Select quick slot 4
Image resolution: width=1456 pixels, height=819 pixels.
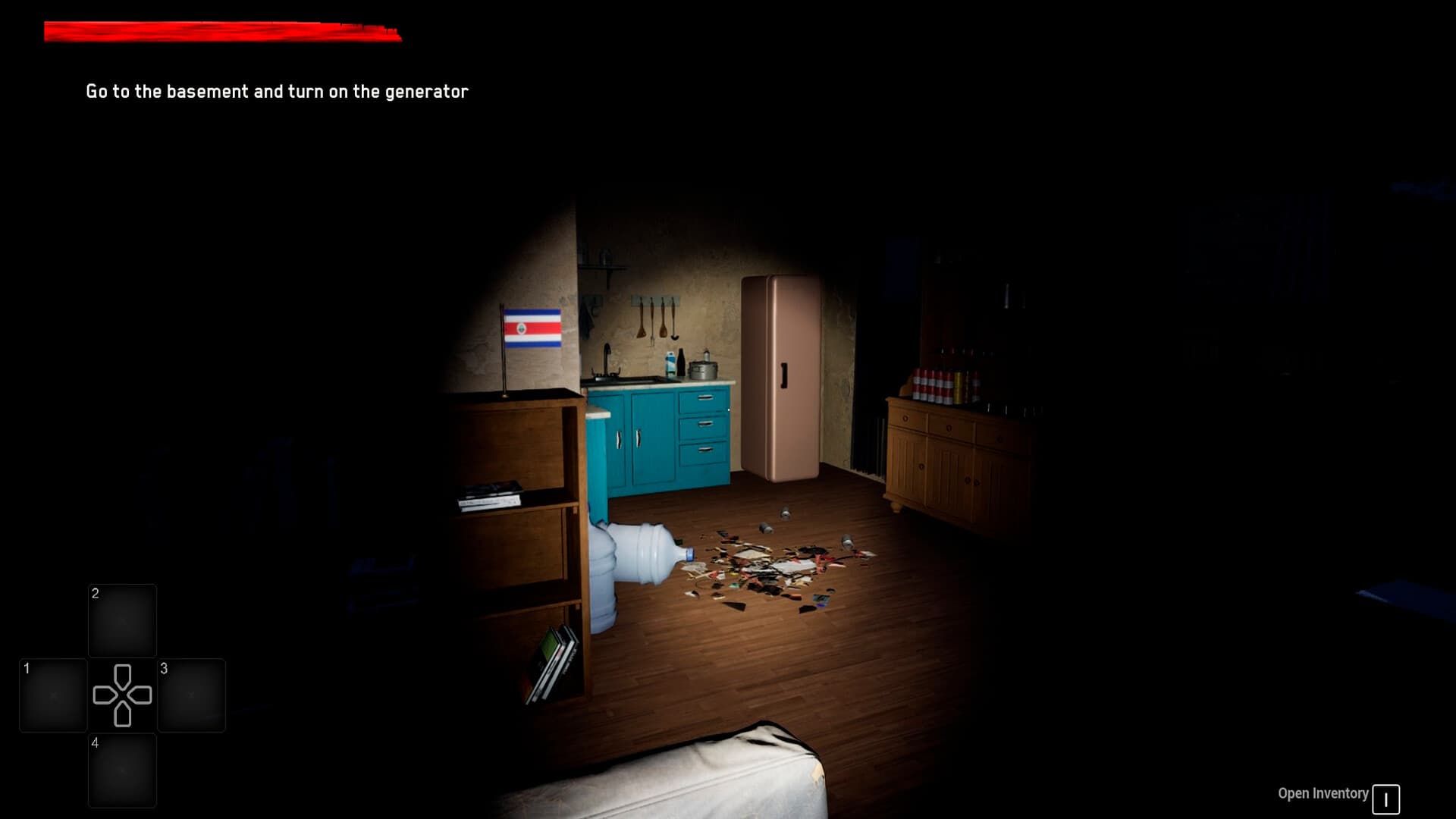pos(122,770)
